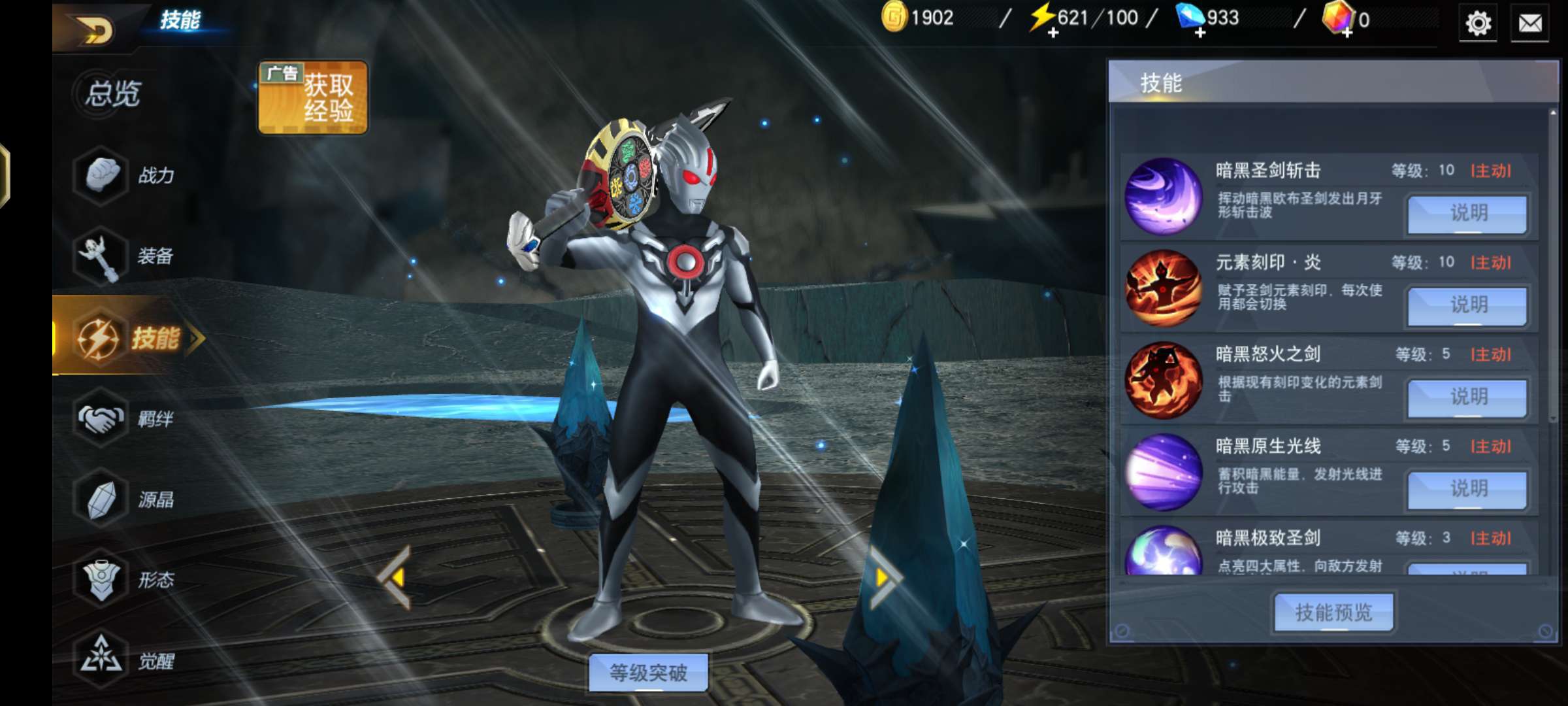Screen dimensions: 1568x706
Task: Open the 总览 overview section
Action: click(x=112, y=93)
